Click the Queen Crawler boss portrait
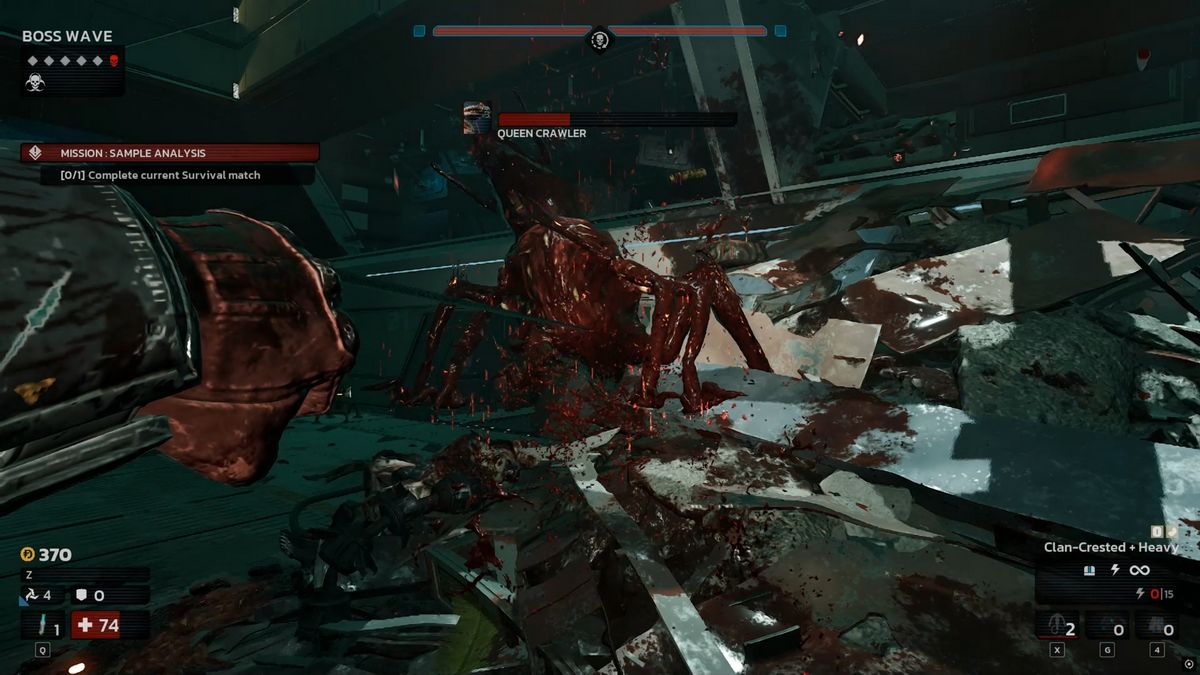The image size is (1200, 675). point(477,119)
